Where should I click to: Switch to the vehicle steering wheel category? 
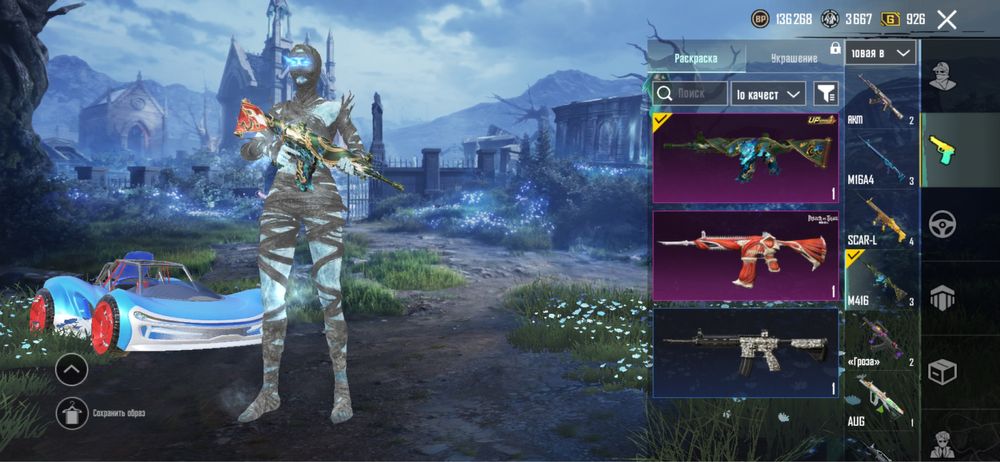[943, 223]
